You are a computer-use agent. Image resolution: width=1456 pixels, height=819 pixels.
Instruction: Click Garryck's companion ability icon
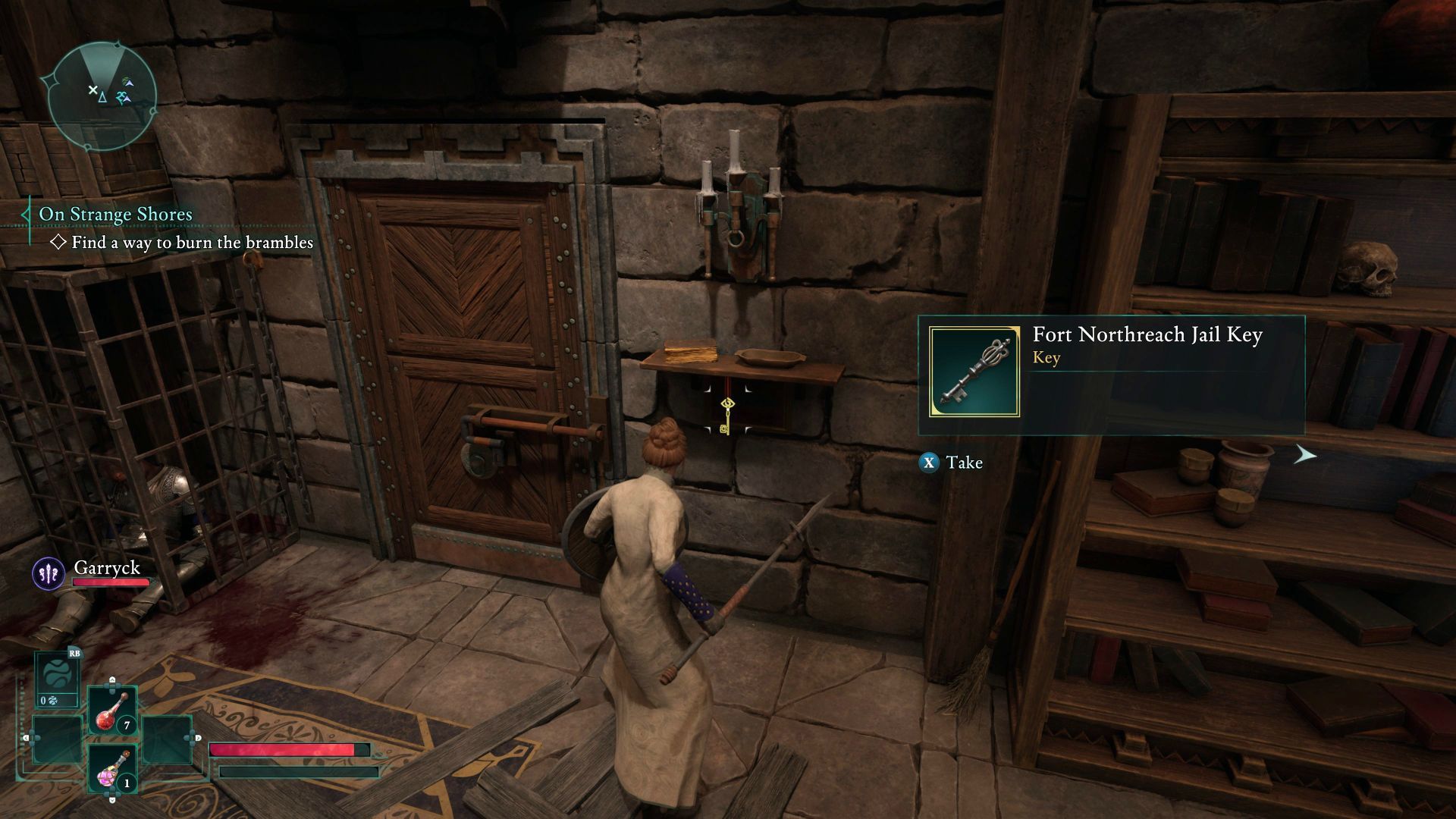click(x=48, y=573)
